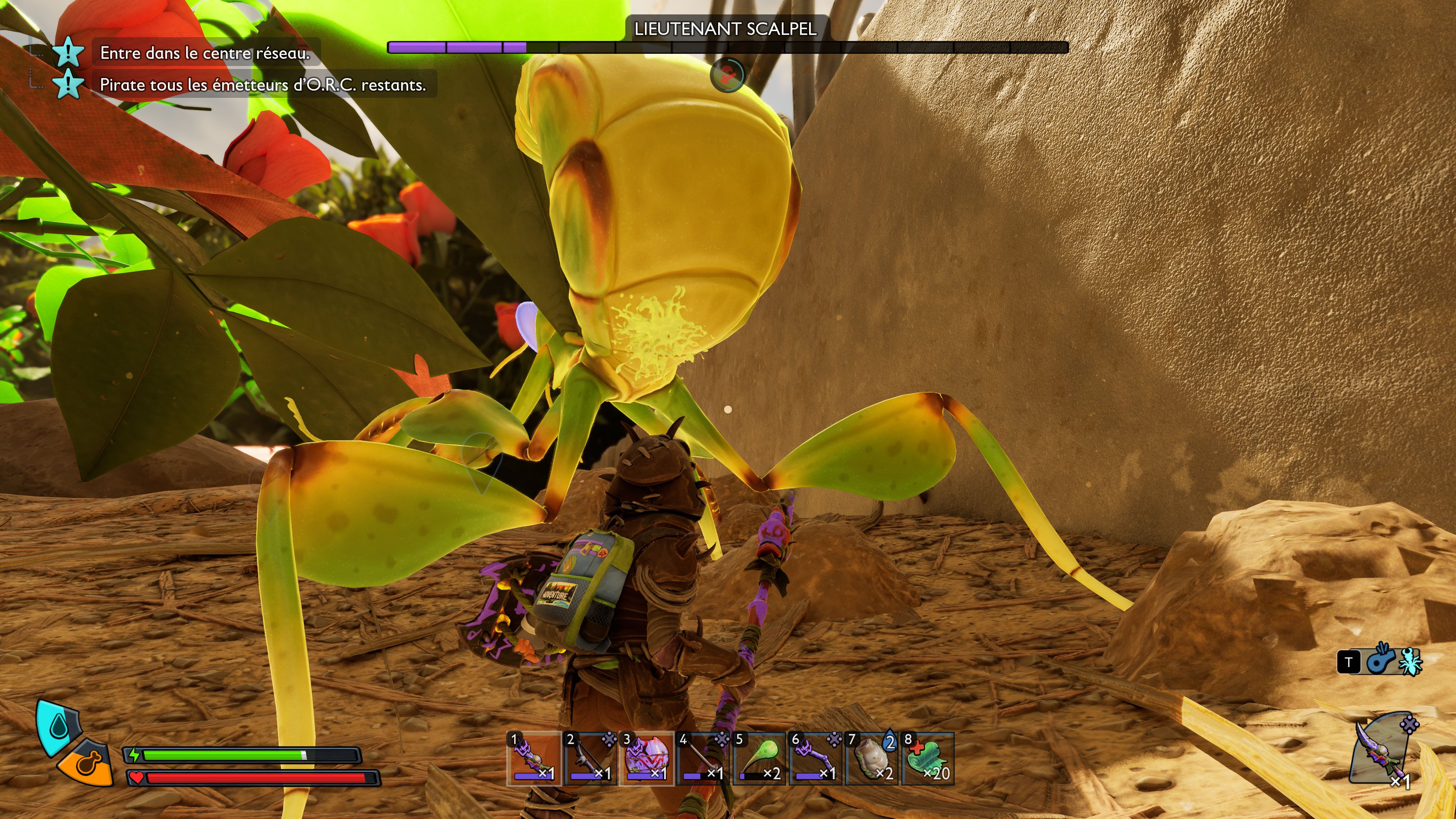The height and width of the screenshot is (819, 1456).
Task: Select the purple masked shield slot
Action: [646, 758]
